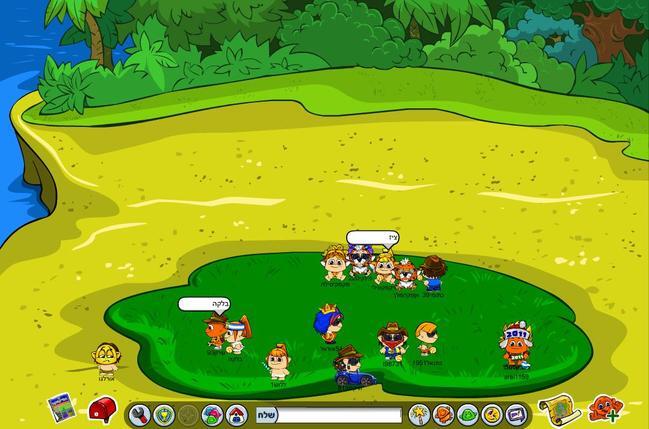Open the colorful group icon button
Viewport: 649px width, 429px height.
212,413
